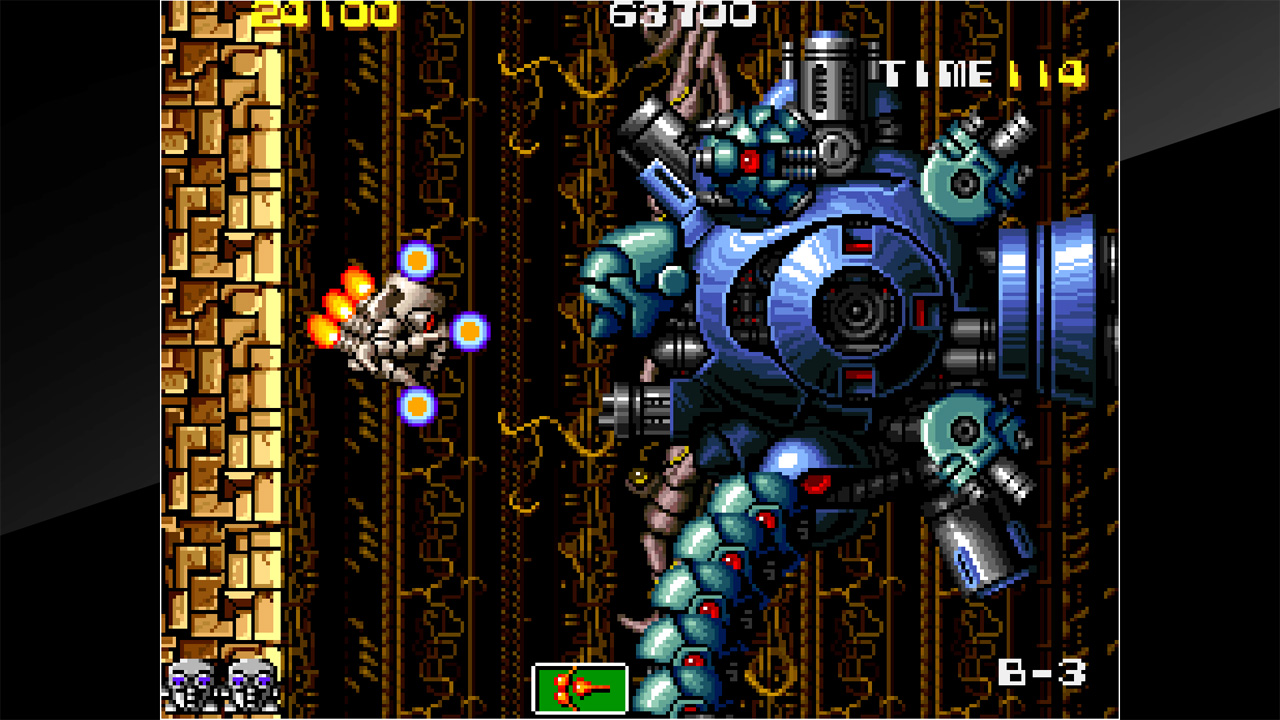The width and height of the screenshot is (1280, 720).
Task: Select the leftmost skull life icon
Action: tap(186, 692)
